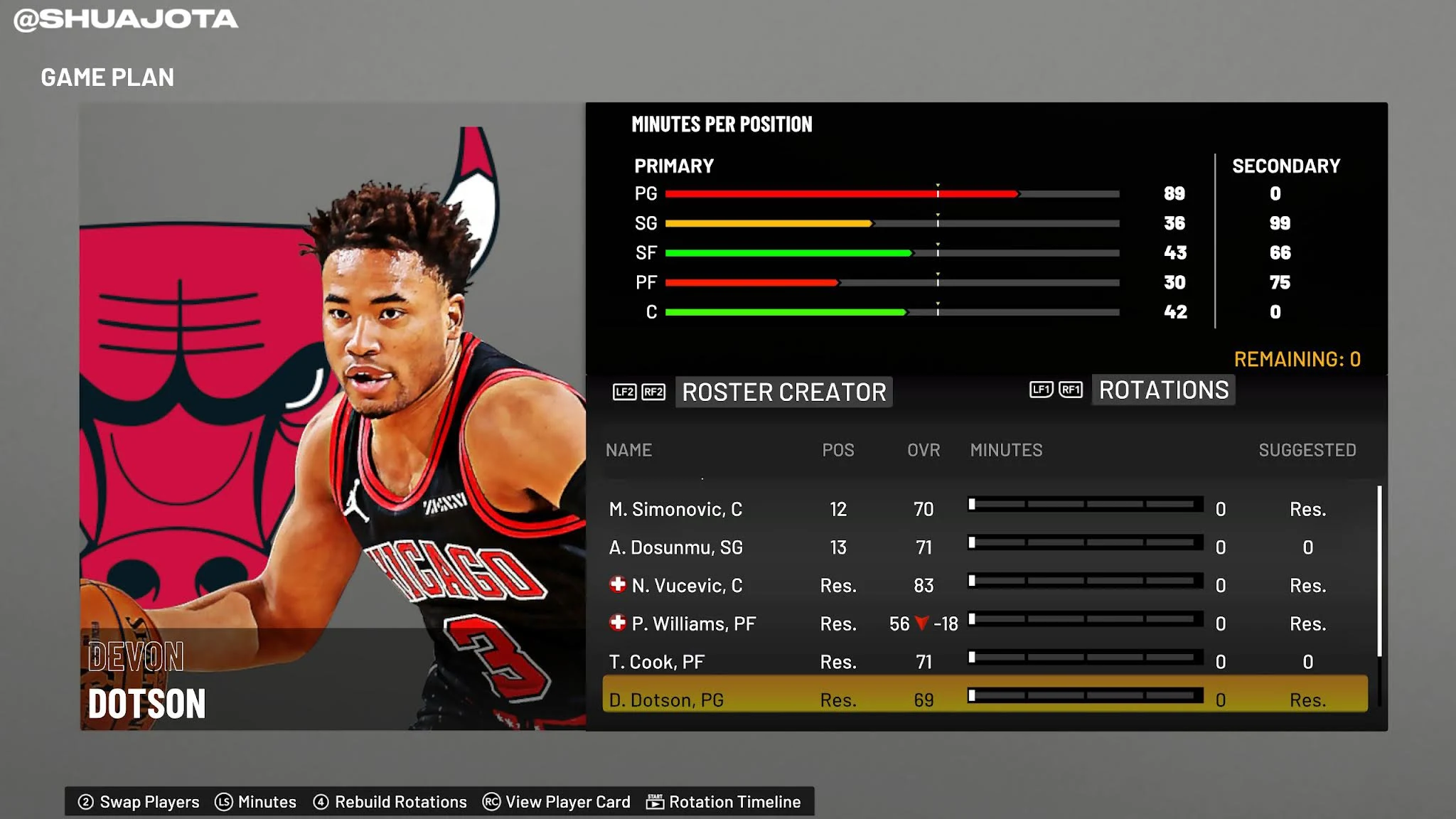1456x819 pixels.
Task: Adjust M. Simonovic's minutes slider
Action: point(1085,505)
